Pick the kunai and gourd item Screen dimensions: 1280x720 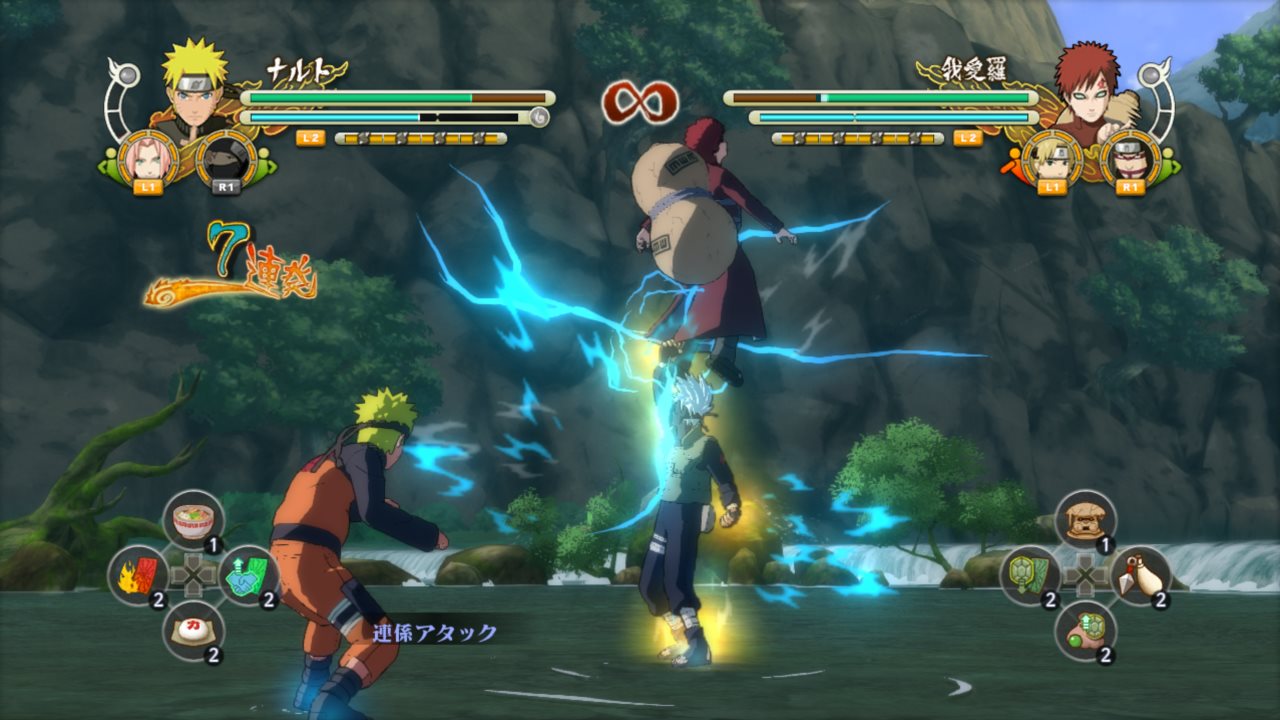tap(1140, 575)
